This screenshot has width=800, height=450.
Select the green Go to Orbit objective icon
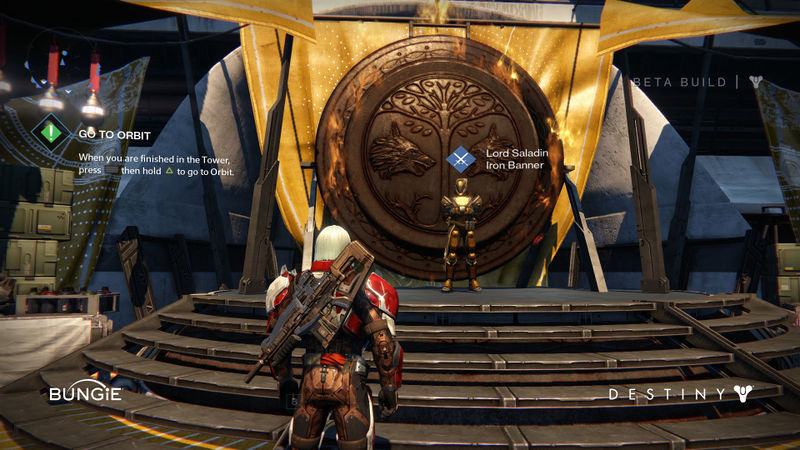[51, 131]
